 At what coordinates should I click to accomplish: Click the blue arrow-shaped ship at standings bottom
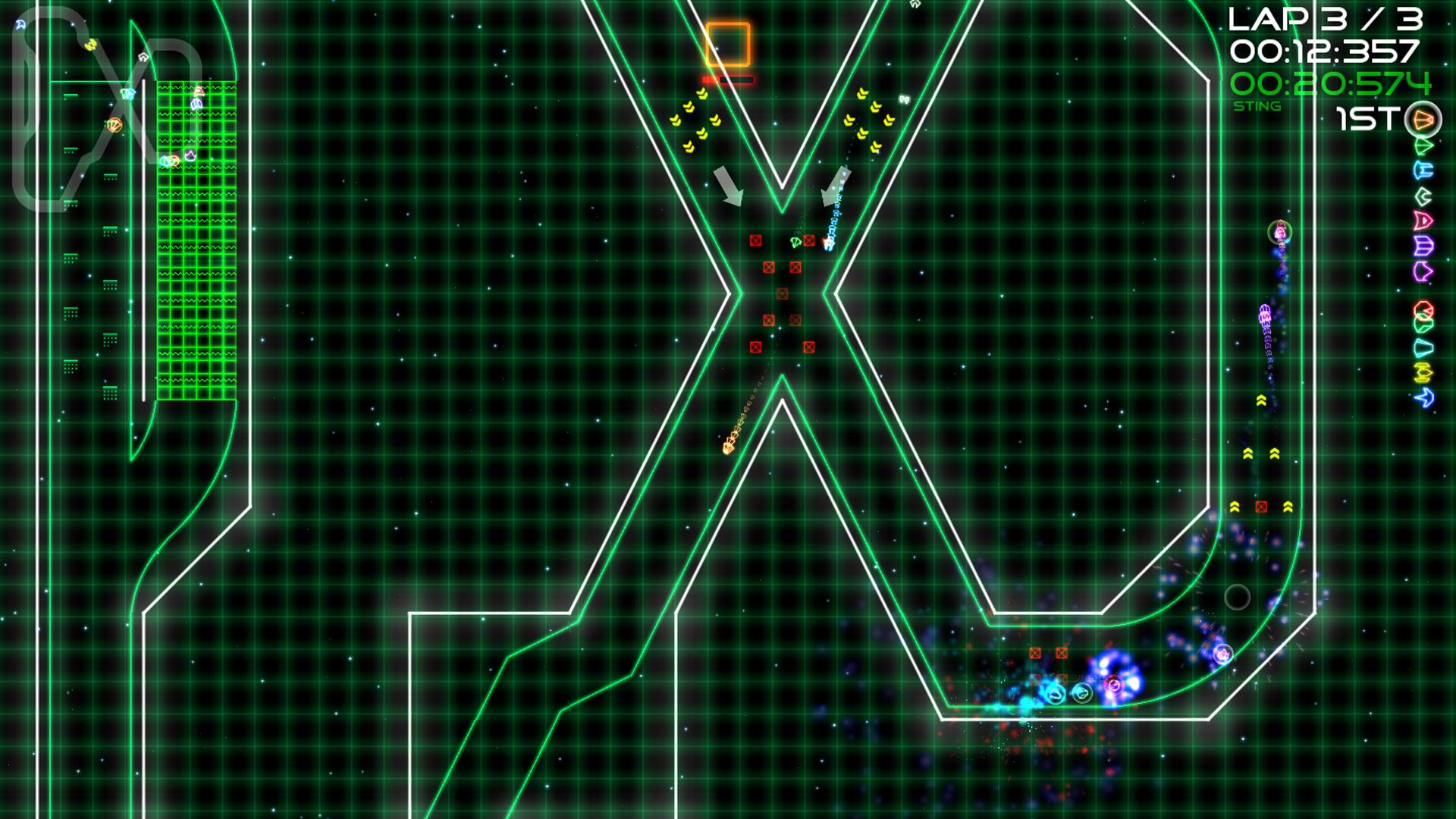[x=1422, y=395]
